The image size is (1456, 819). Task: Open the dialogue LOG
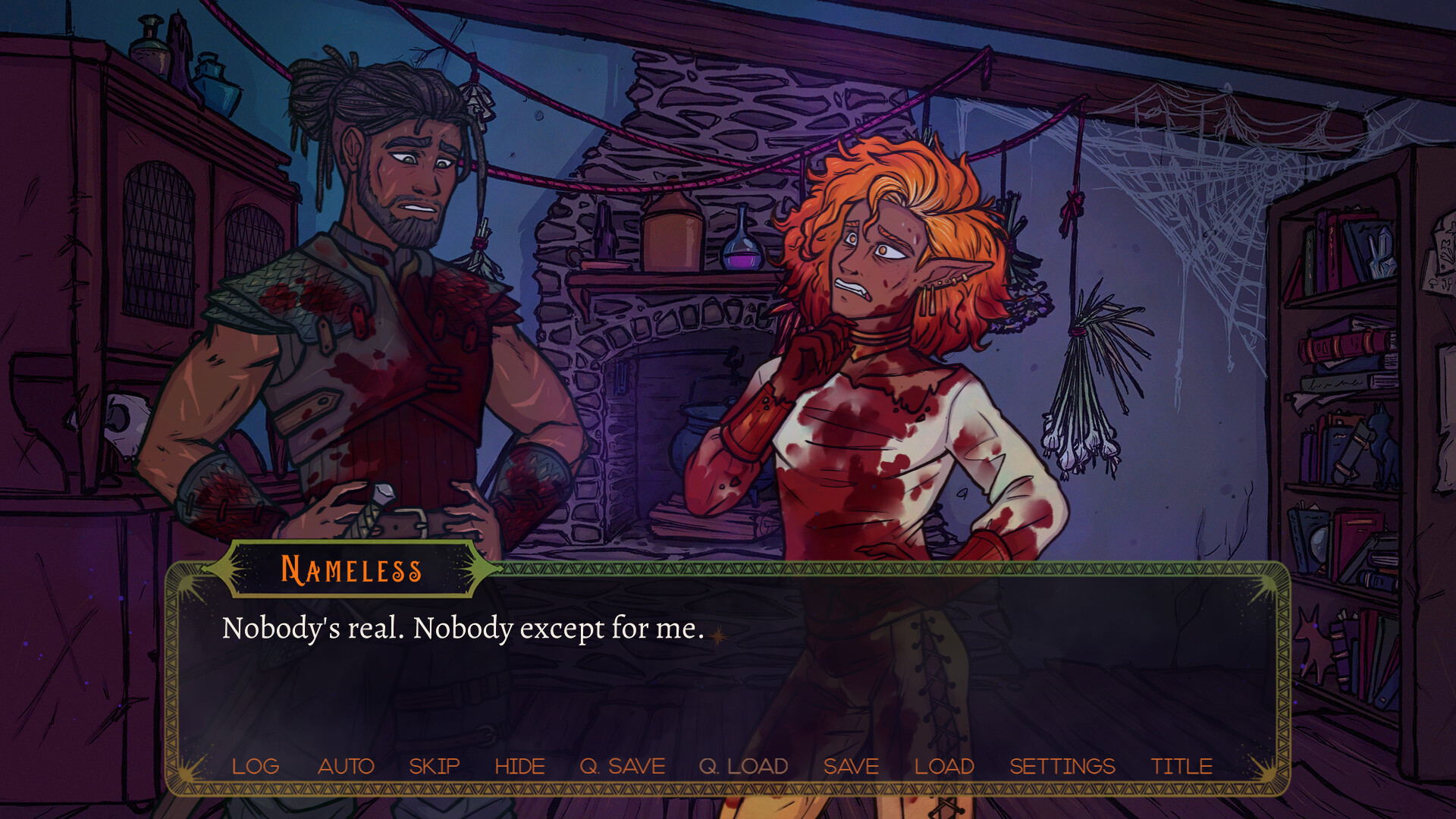pyautogui.click(x=256, y=766)
